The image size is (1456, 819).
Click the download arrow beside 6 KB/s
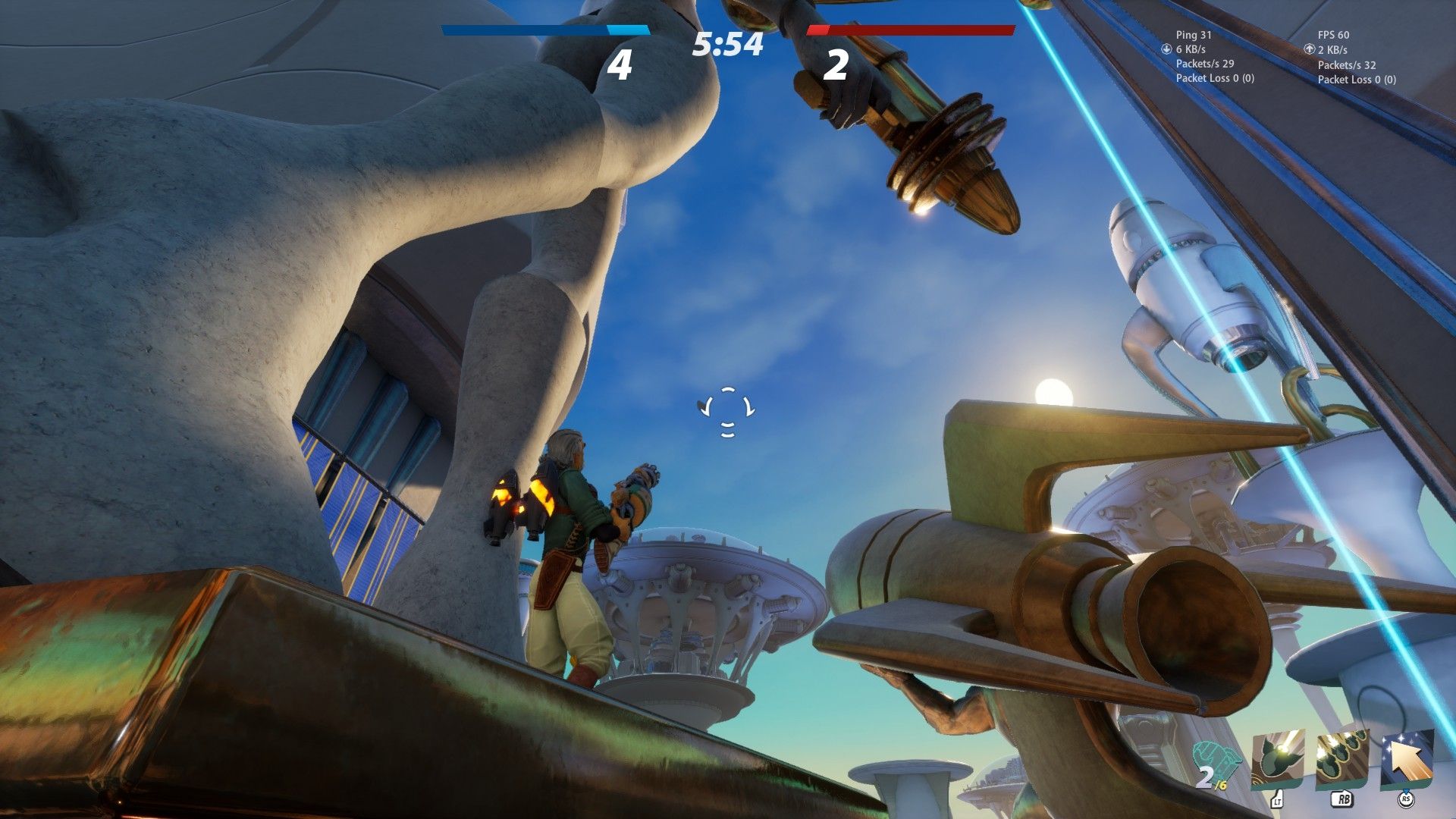[1166, 49]
